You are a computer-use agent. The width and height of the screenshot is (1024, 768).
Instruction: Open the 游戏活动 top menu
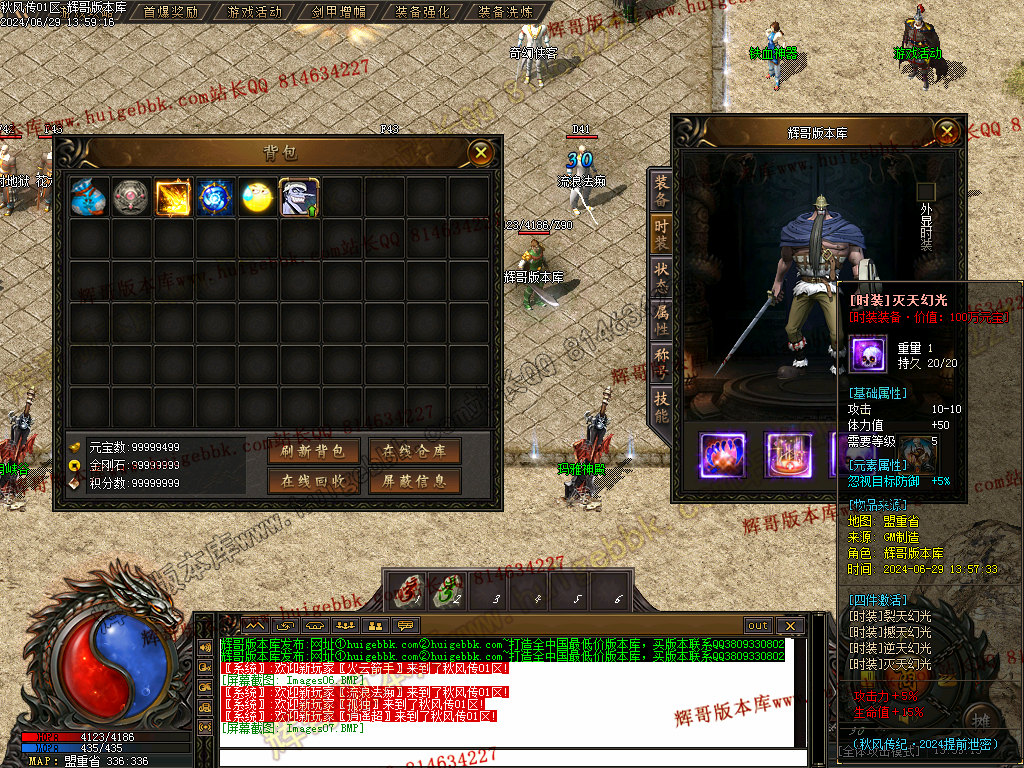[x=255, y=12]
